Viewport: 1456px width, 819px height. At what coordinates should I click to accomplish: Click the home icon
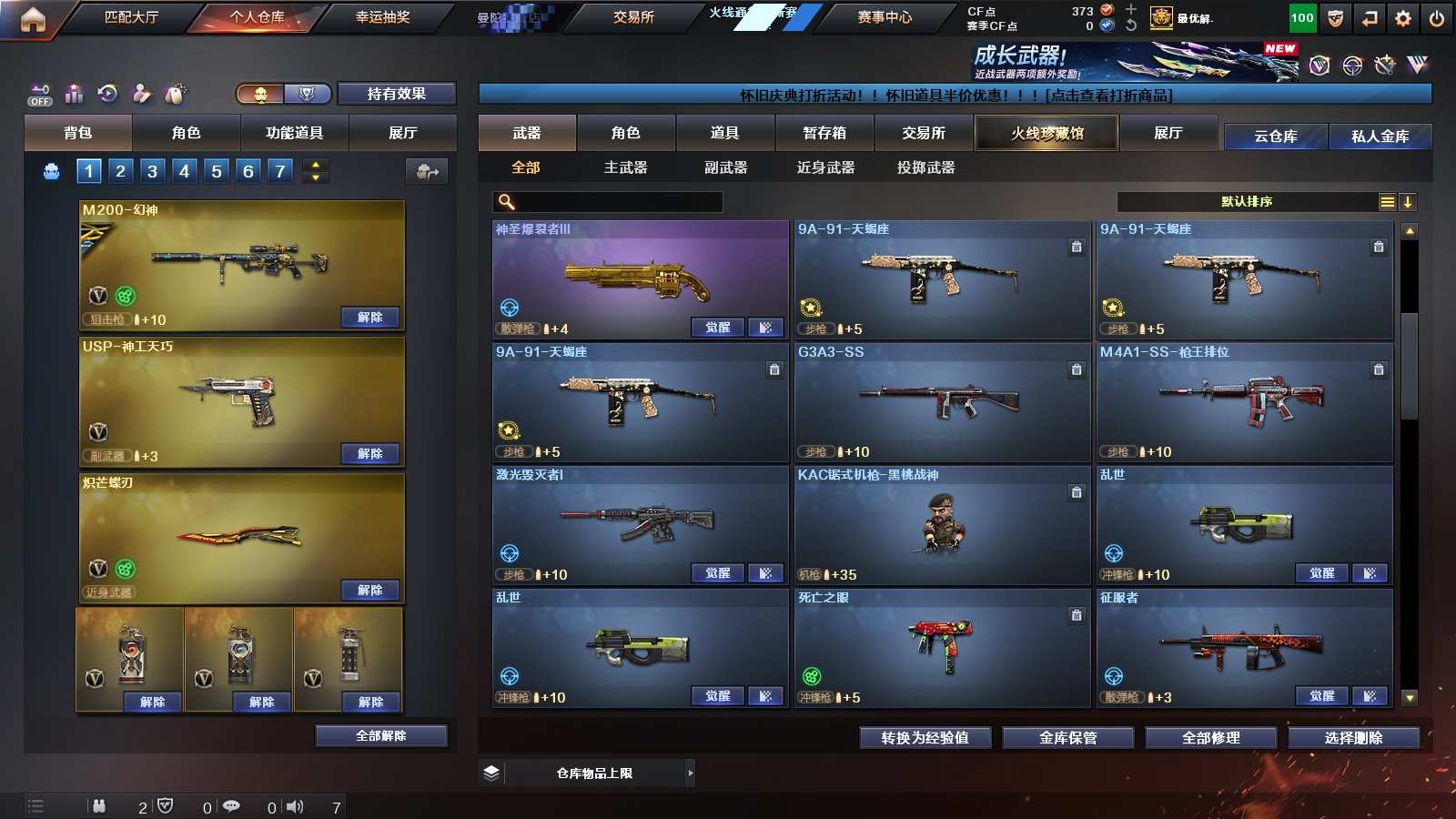tap(33, 19)
